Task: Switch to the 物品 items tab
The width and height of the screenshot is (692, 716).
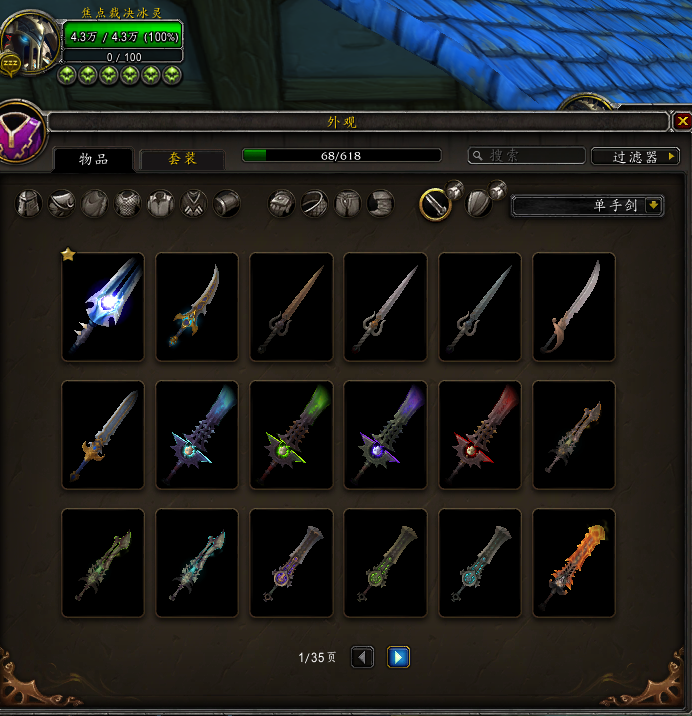Action: pos(93,159)
